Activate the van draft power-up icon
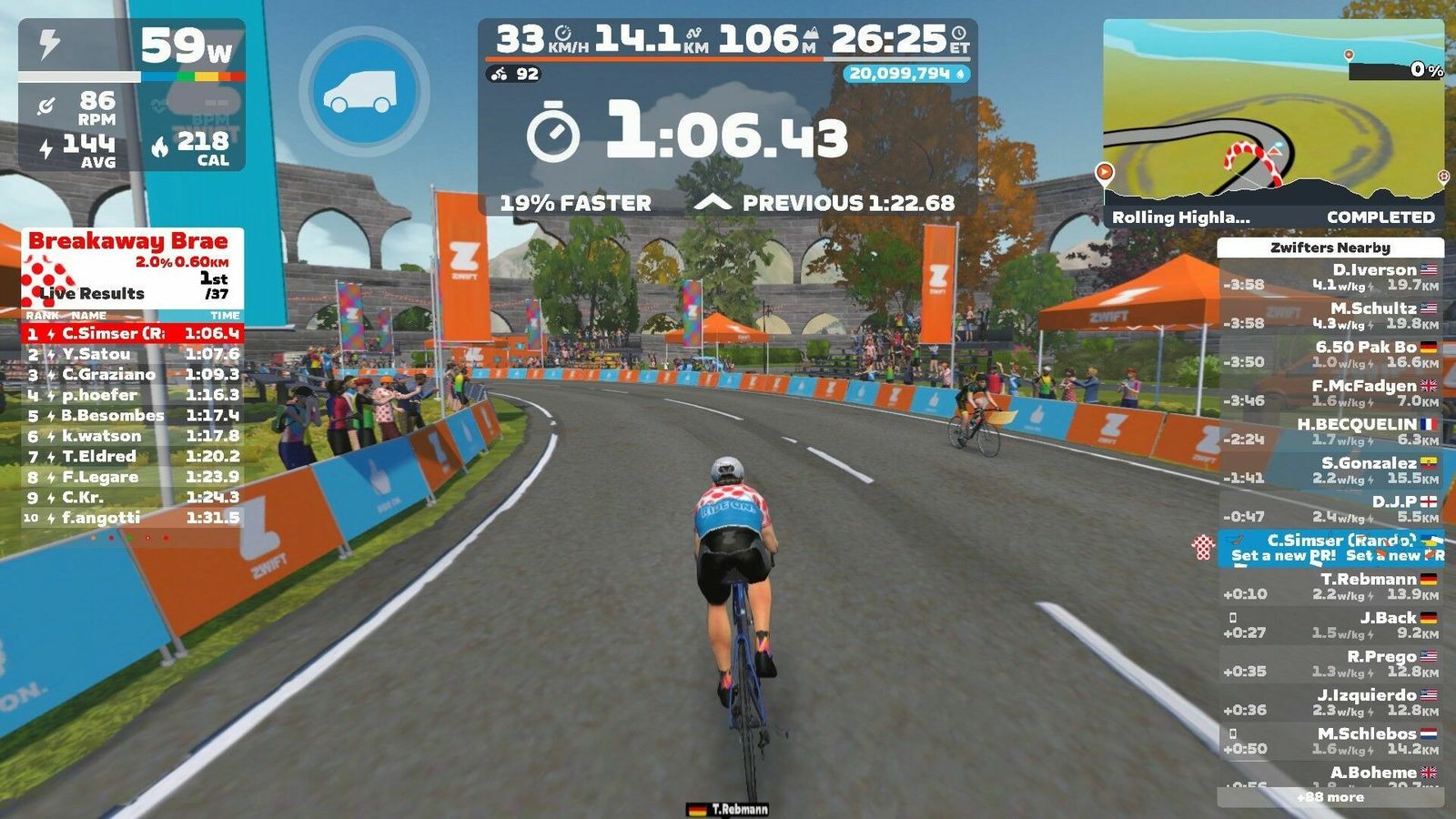 364,91
